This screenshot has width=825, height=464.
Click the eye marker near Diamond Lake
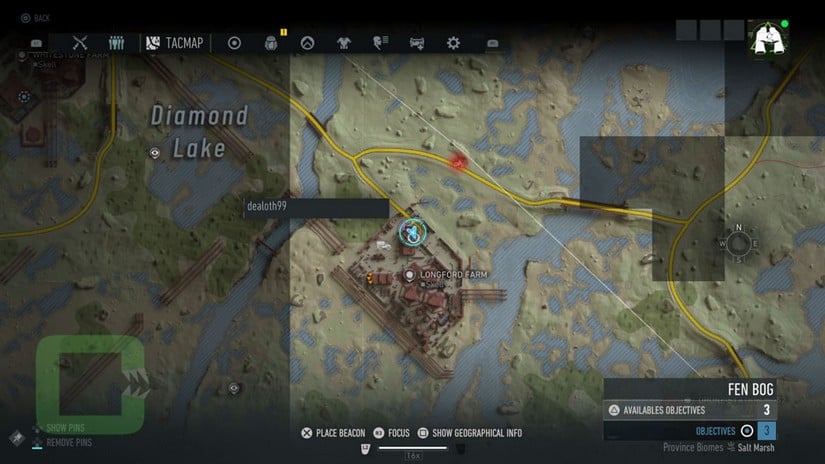pos(154,153)
